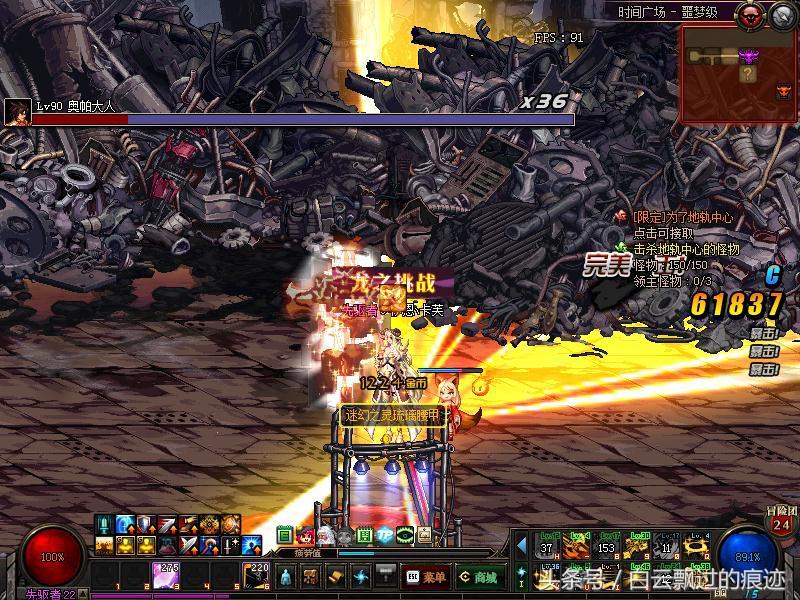This screenshot has width=800, height=600.
Task: Click the question mark room on minimap
Action: [x=747, y=73]
